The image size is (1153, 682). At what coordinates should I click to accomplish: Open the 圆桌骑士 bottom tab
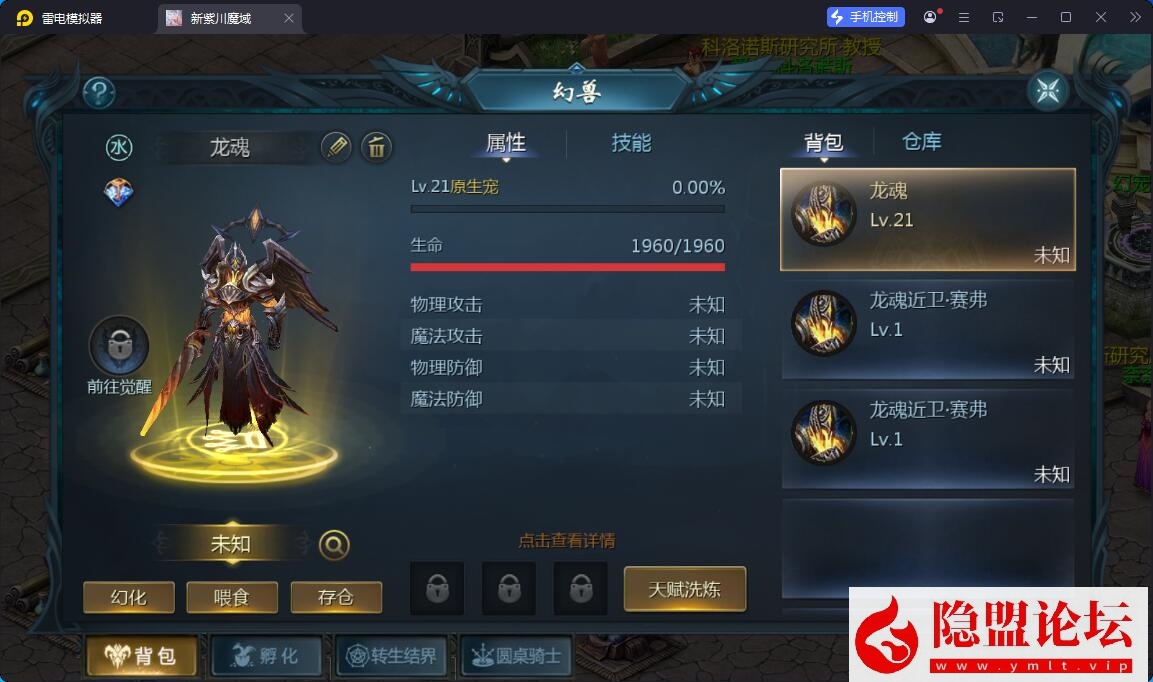point(517,656)
